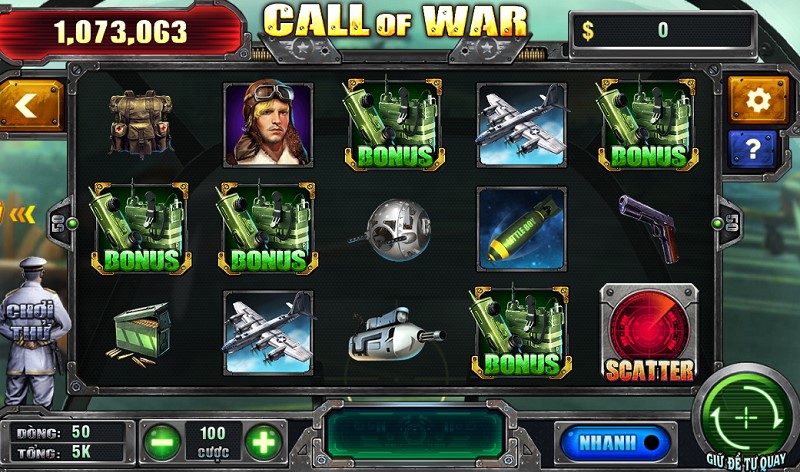Click the DÒNG 50 paylines panel
This screenshot has width=800, height=472.
tap(68, 431)
